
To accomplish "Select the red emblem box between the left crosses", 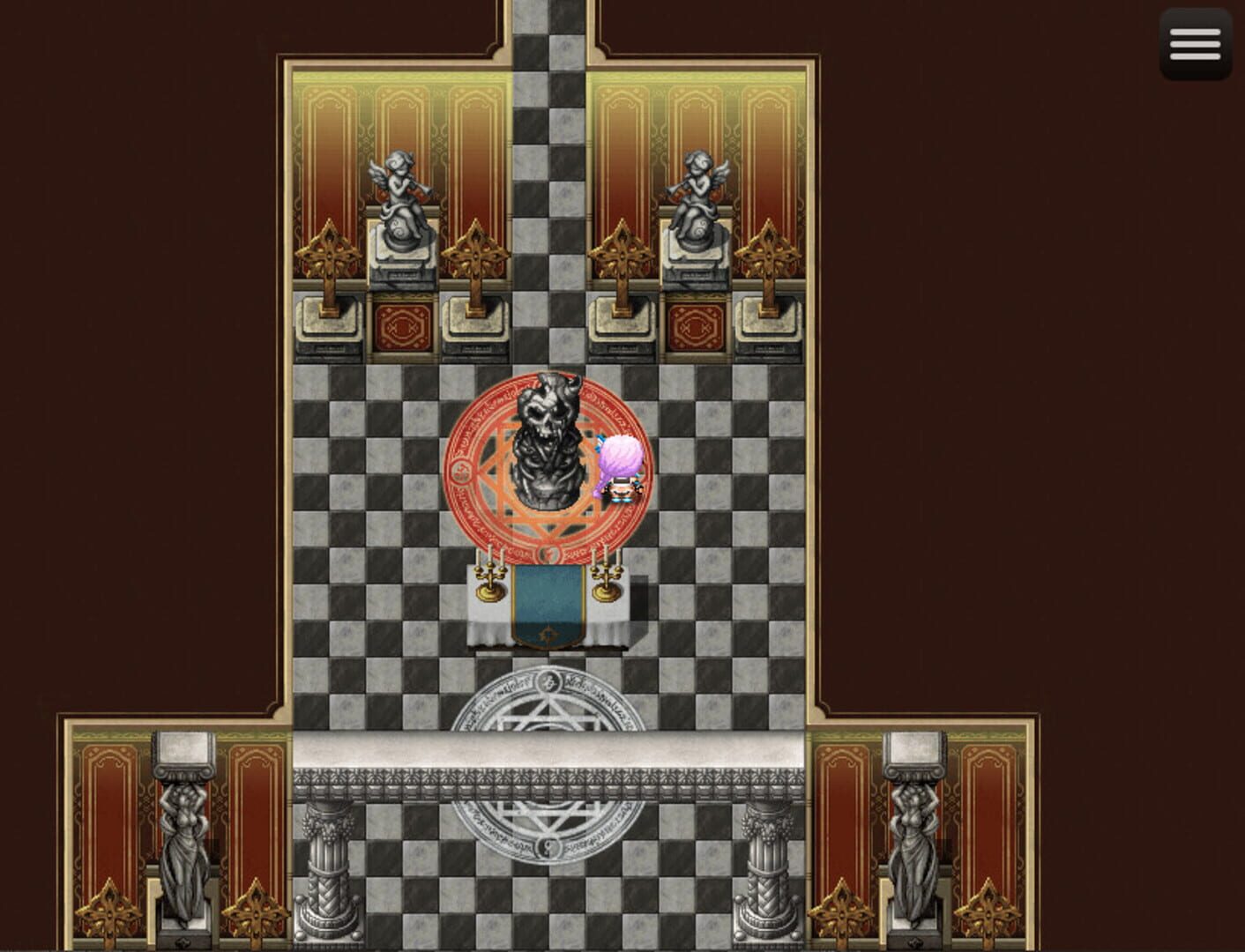I will [x=401, y=326].
